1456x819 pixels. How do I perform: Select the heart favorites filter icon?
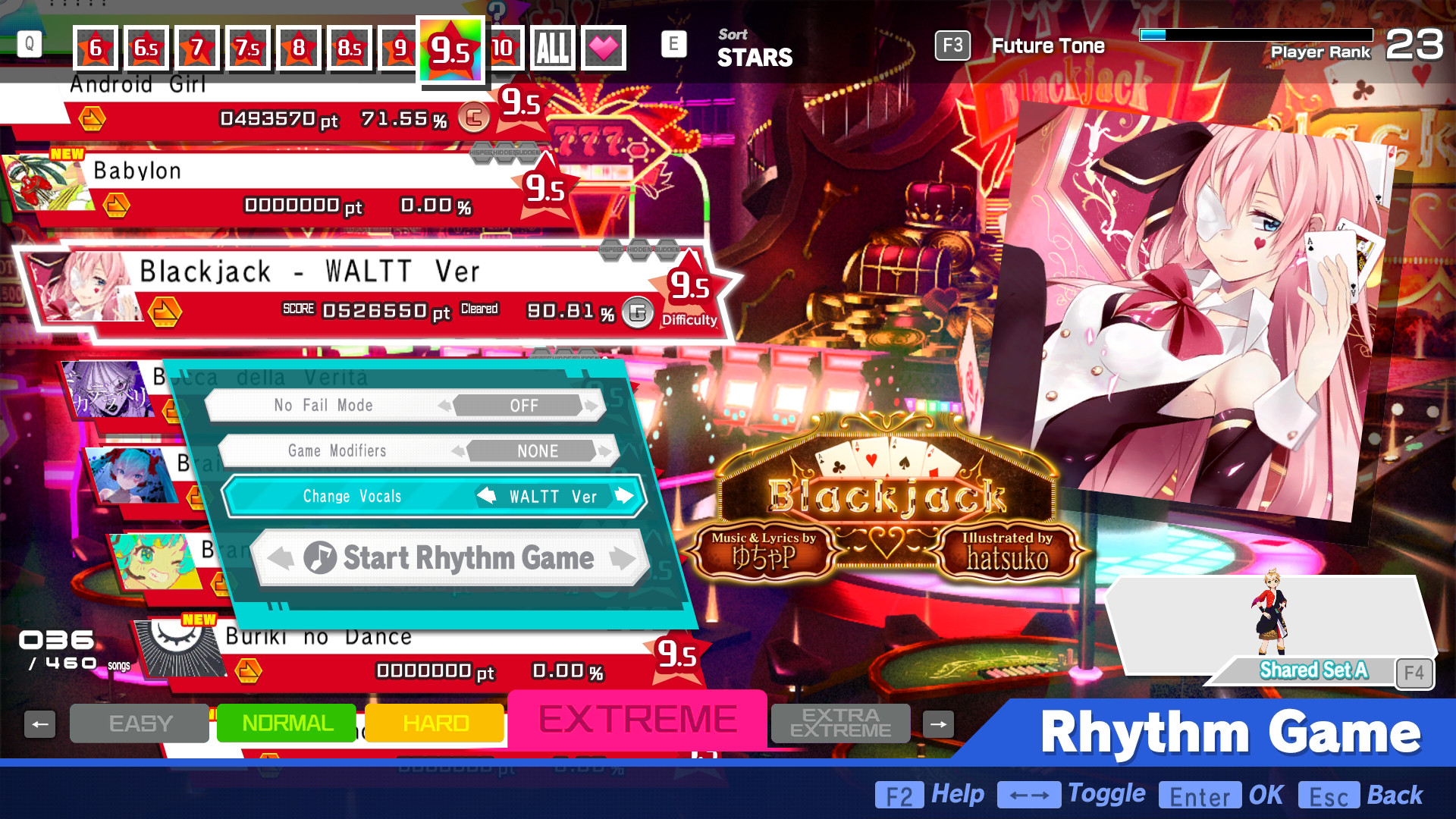(x=603, y=46)
